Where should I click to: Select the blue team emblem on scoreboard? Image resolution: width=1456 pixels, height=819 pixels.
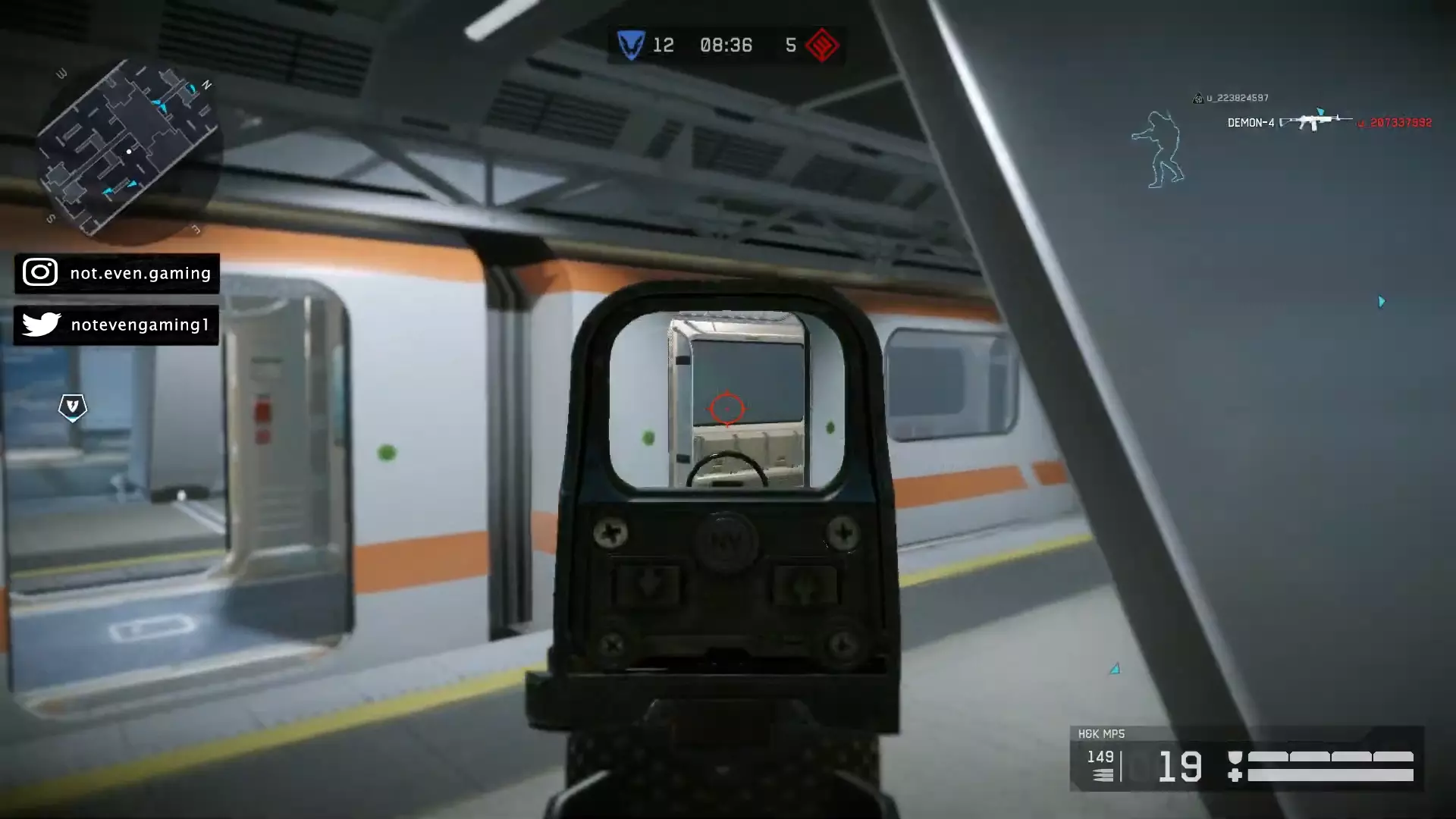(x=630, y=45)
